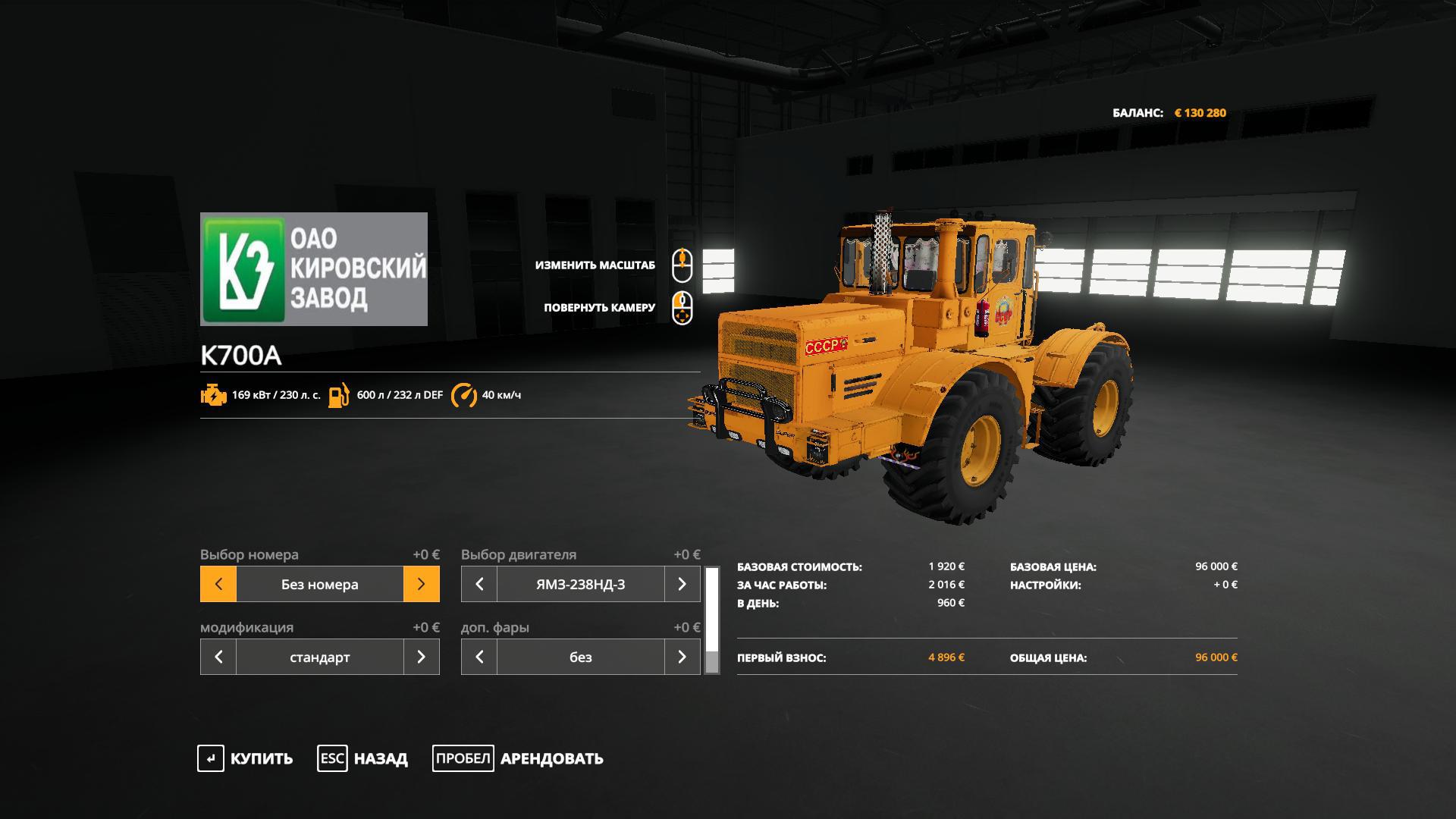Select previous option for Выбор номера
Viewport: 1456px width, 819px height.
coord(218,584)
